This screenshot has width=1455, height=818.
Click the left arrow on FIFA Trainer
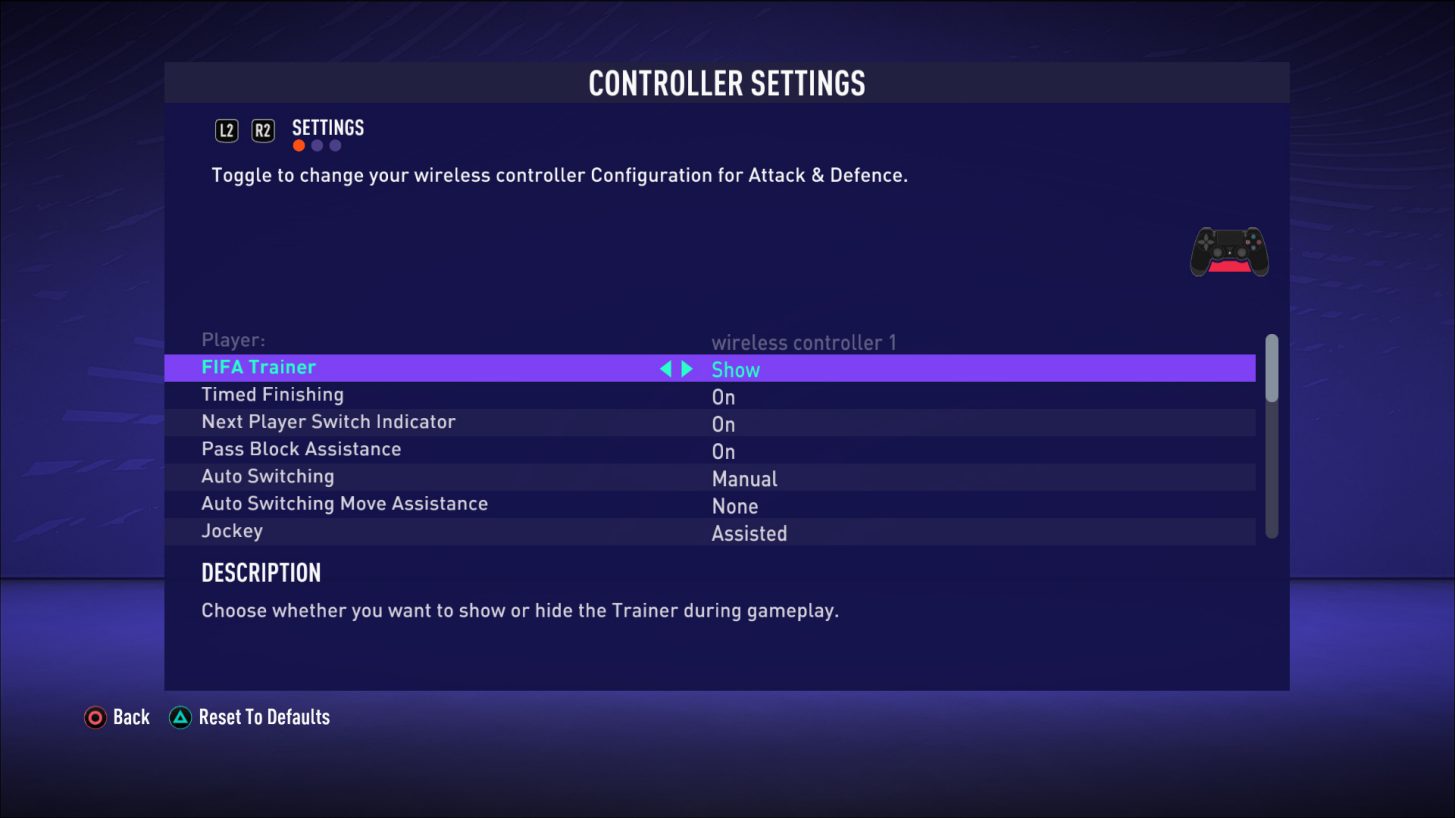pyautogui.click(x=665, y=368)
